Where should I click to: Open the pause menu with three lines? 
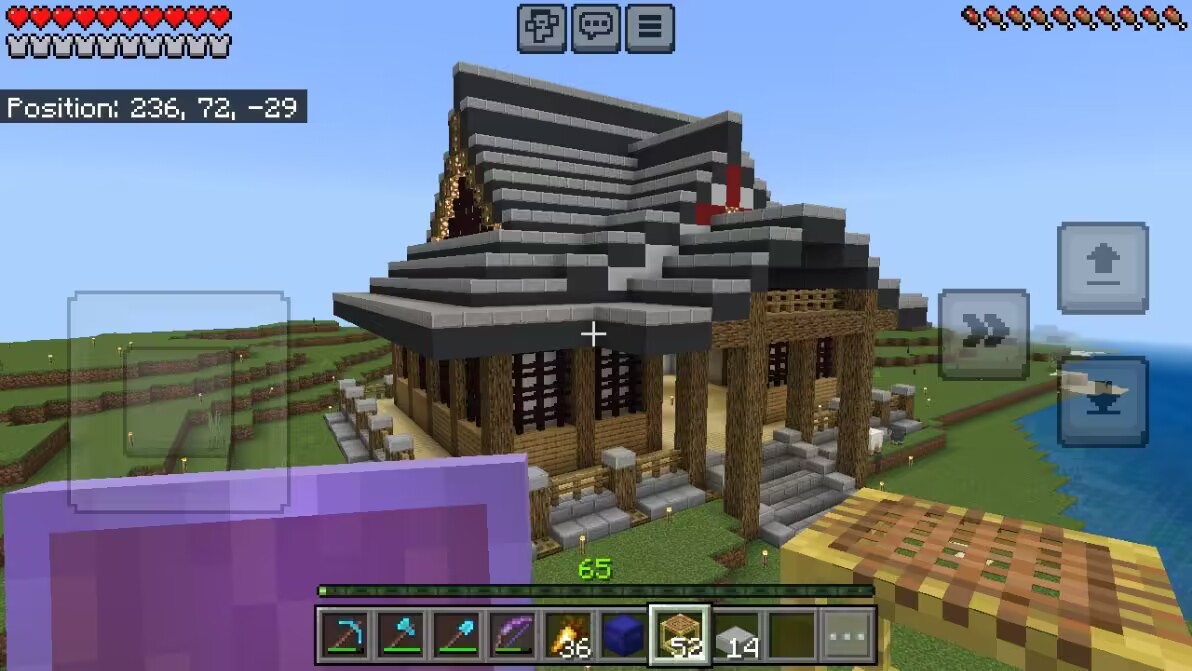(x=650, y=28)
